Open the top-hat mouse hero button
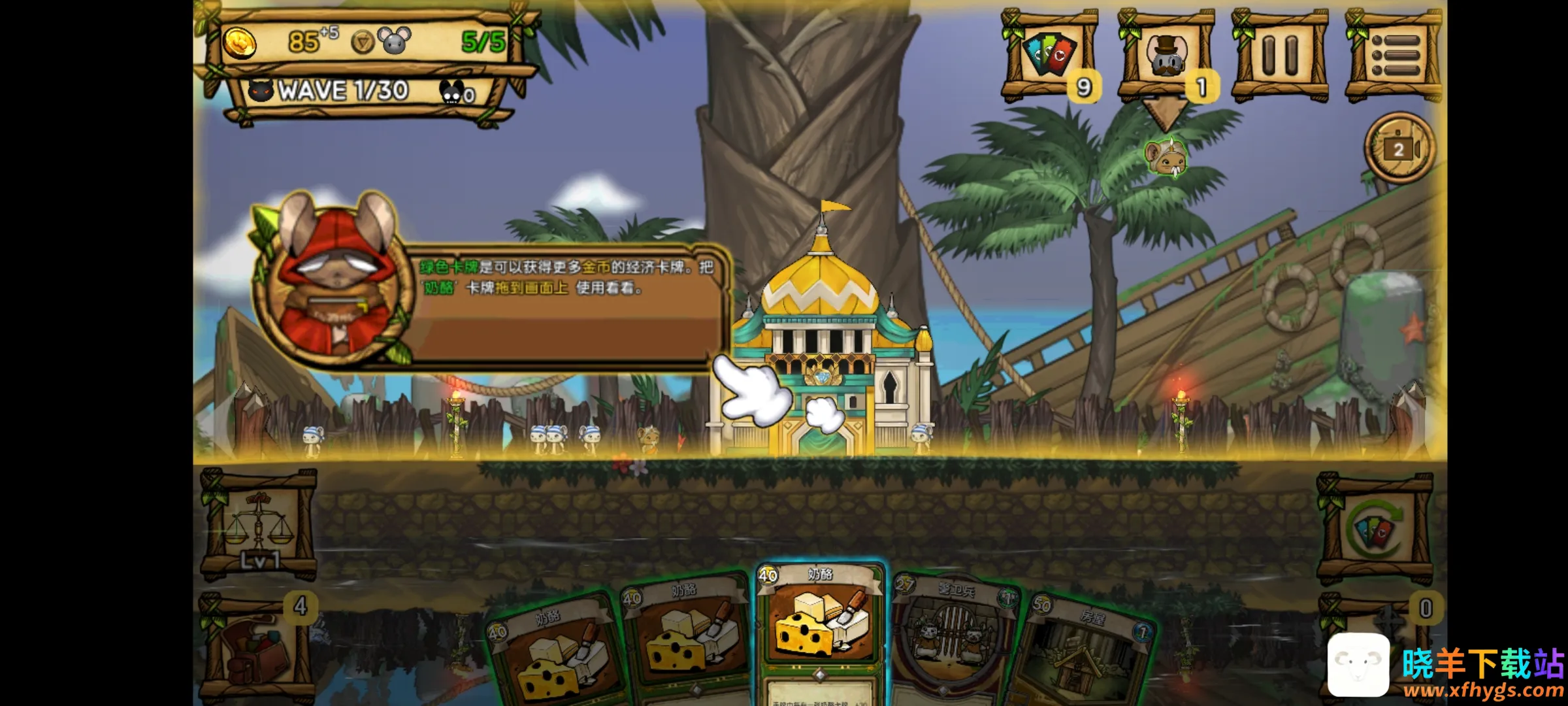This screenshot has width=1568, height=706. tap(1166, 55)
